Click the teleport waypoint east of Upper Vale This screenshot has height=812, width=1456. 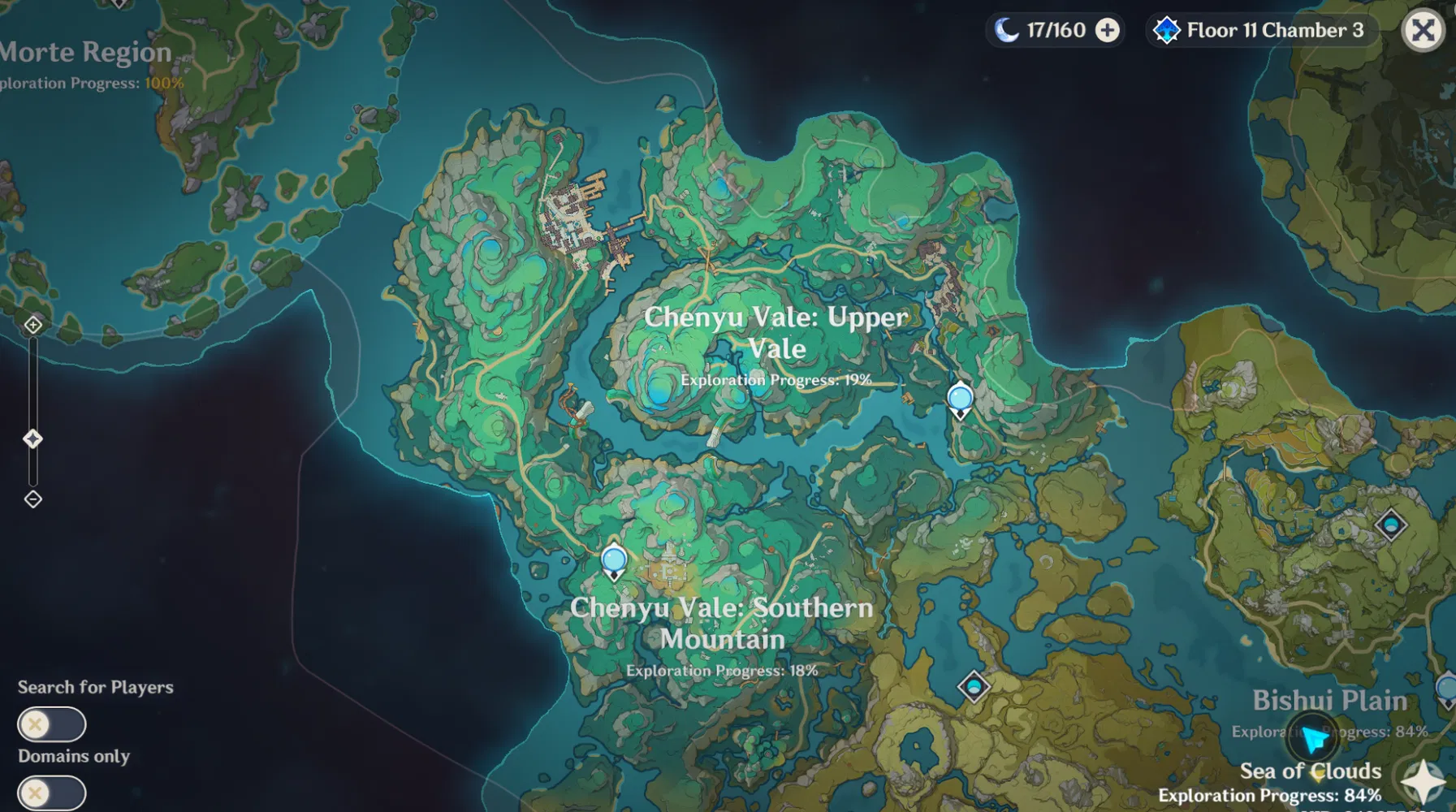960,398
